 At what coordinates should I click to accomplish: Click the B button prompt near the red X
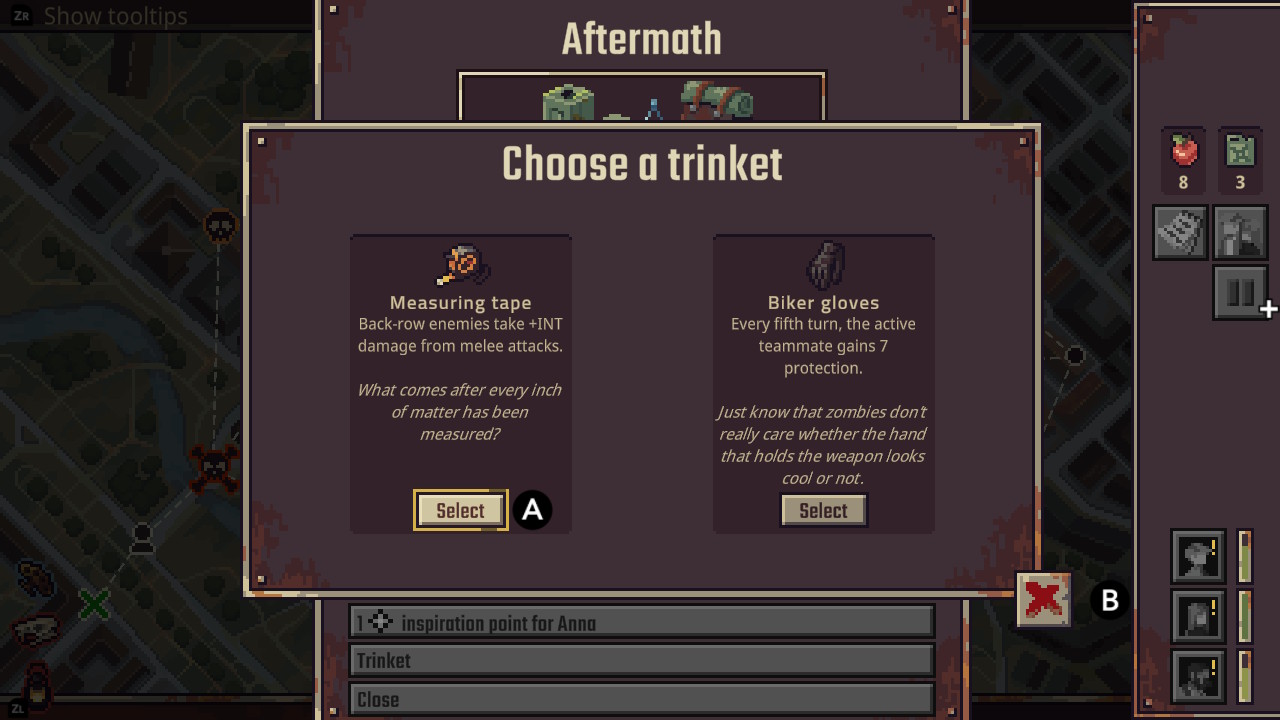tap(1108, 601)
